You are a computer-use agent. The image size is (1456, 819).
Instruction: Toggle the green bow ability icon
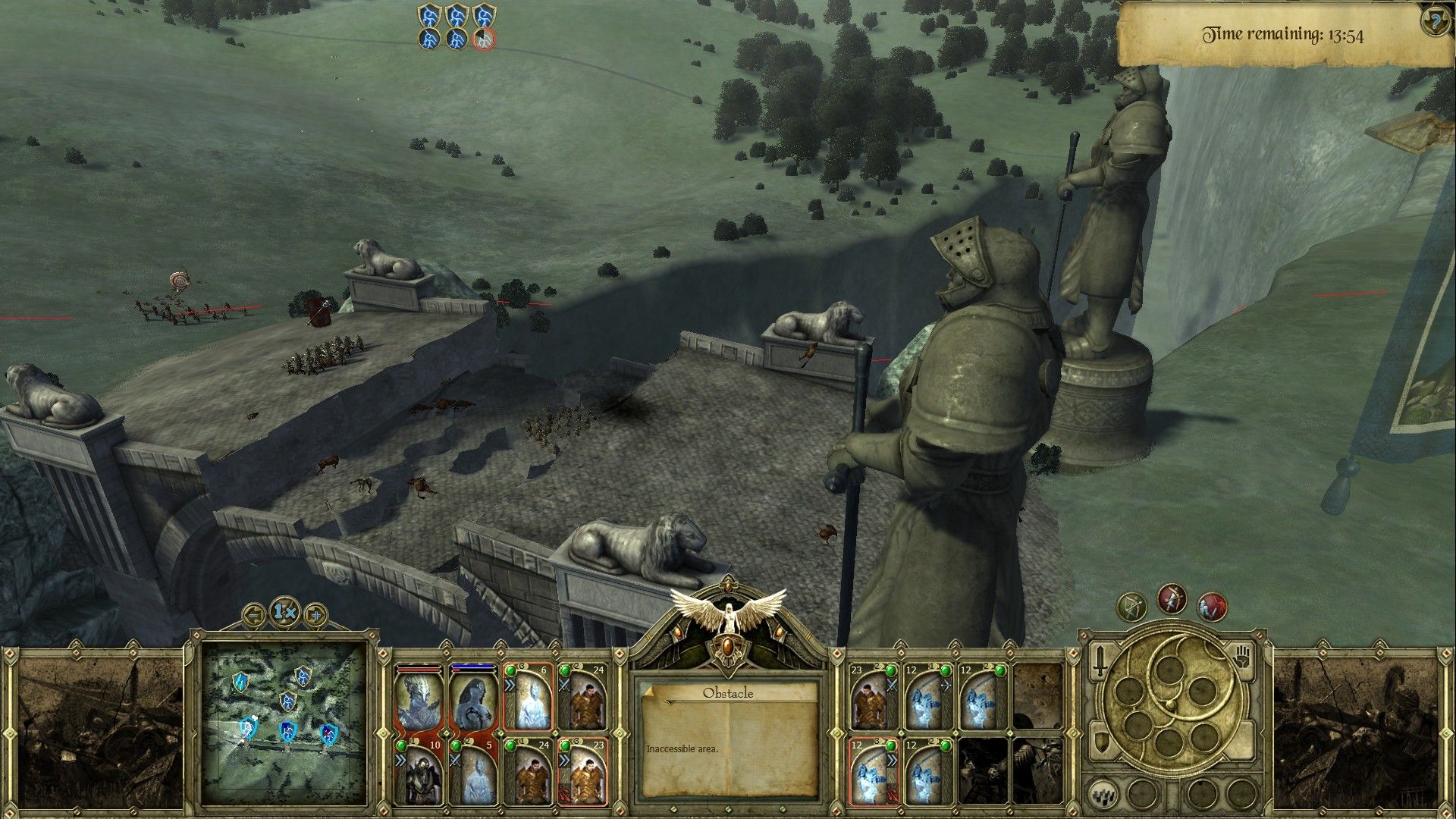pyautogui.click(x=1131, y=607)
